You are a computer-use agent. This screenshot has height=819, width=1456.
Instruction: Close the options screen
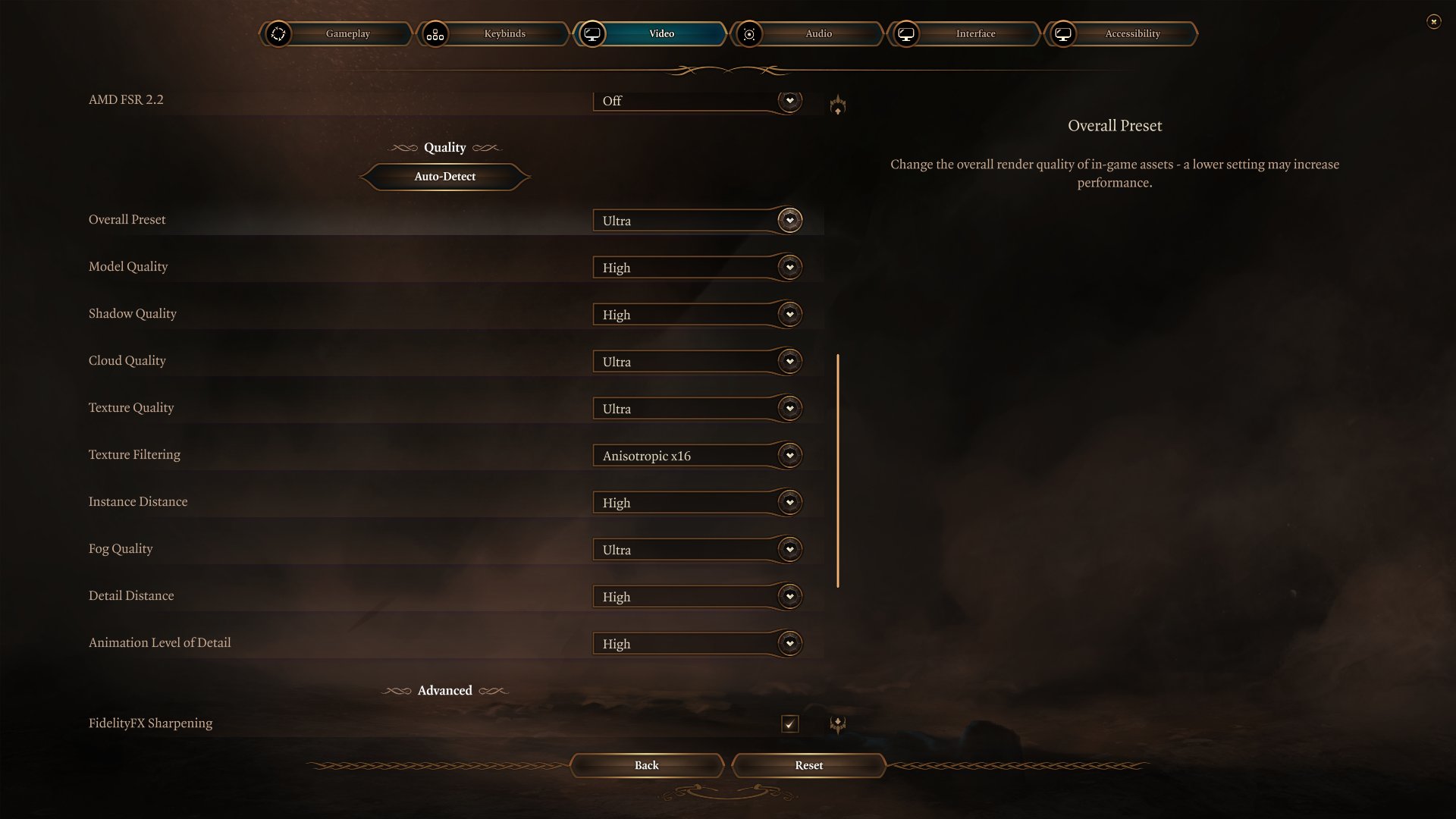[1433, 21]
